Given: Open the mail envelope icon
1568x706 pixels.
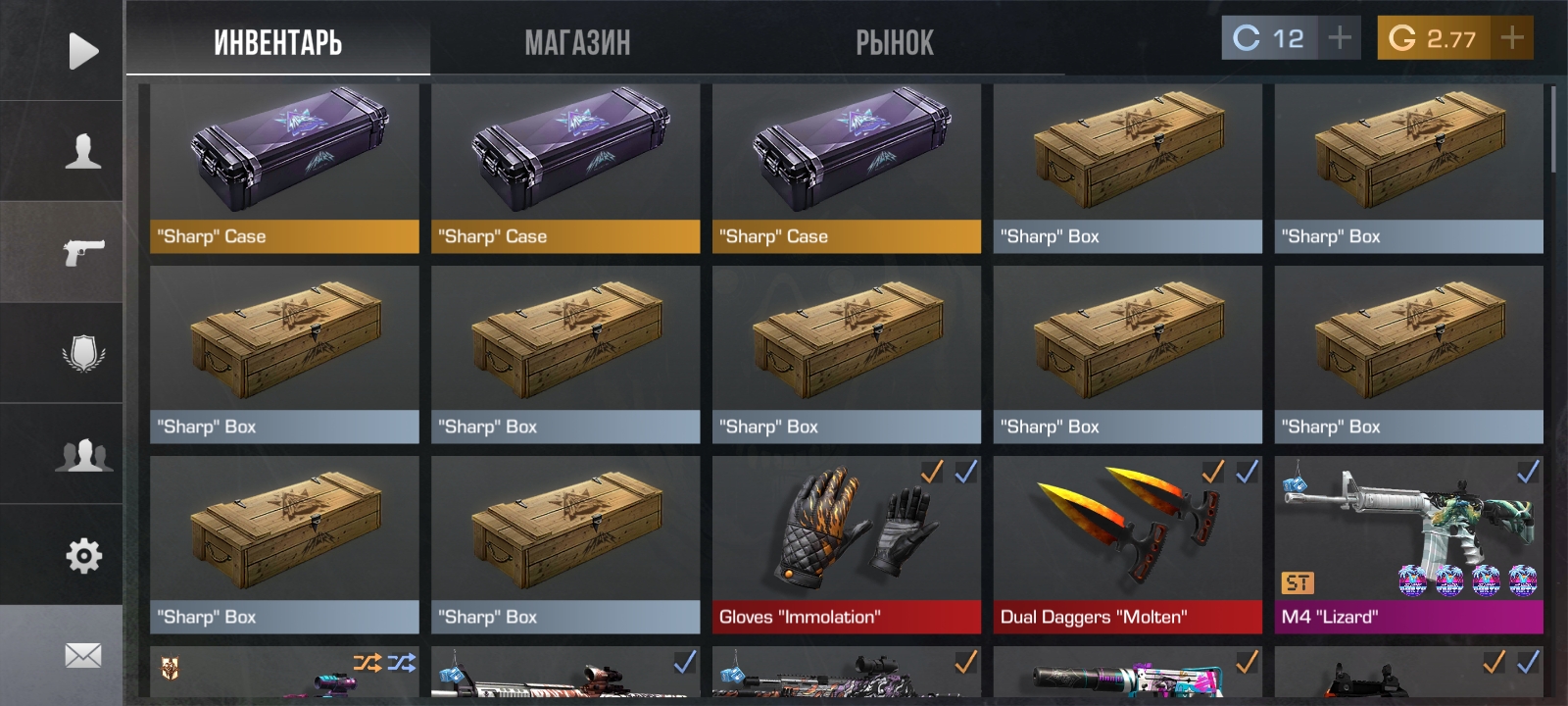Looking at the screenshot, I should pyautogui.click(x=83, y=655).
